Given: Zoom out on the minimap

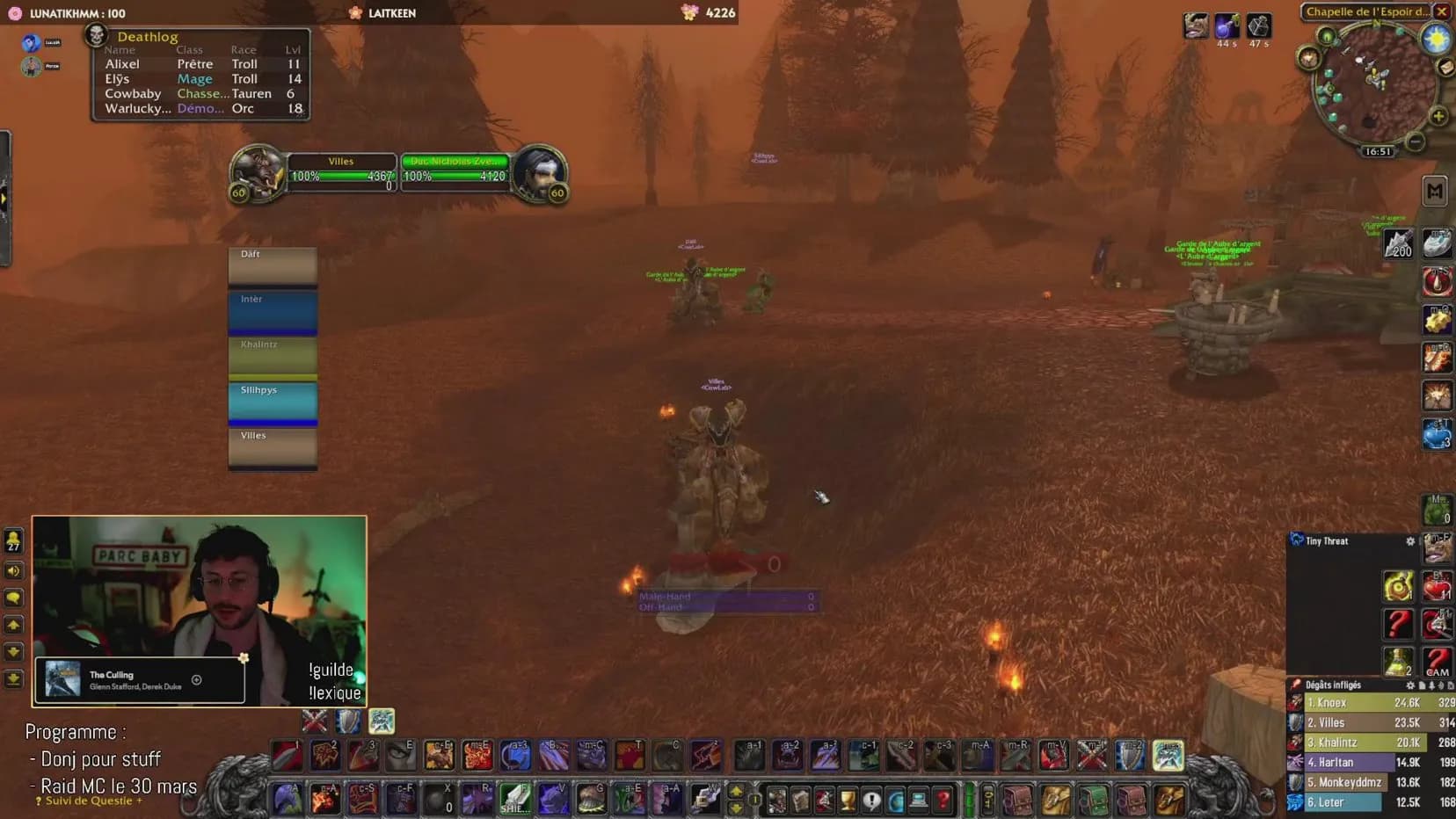Looking at the screenshot, I should pyautogui.click(x=1415, y=141).
